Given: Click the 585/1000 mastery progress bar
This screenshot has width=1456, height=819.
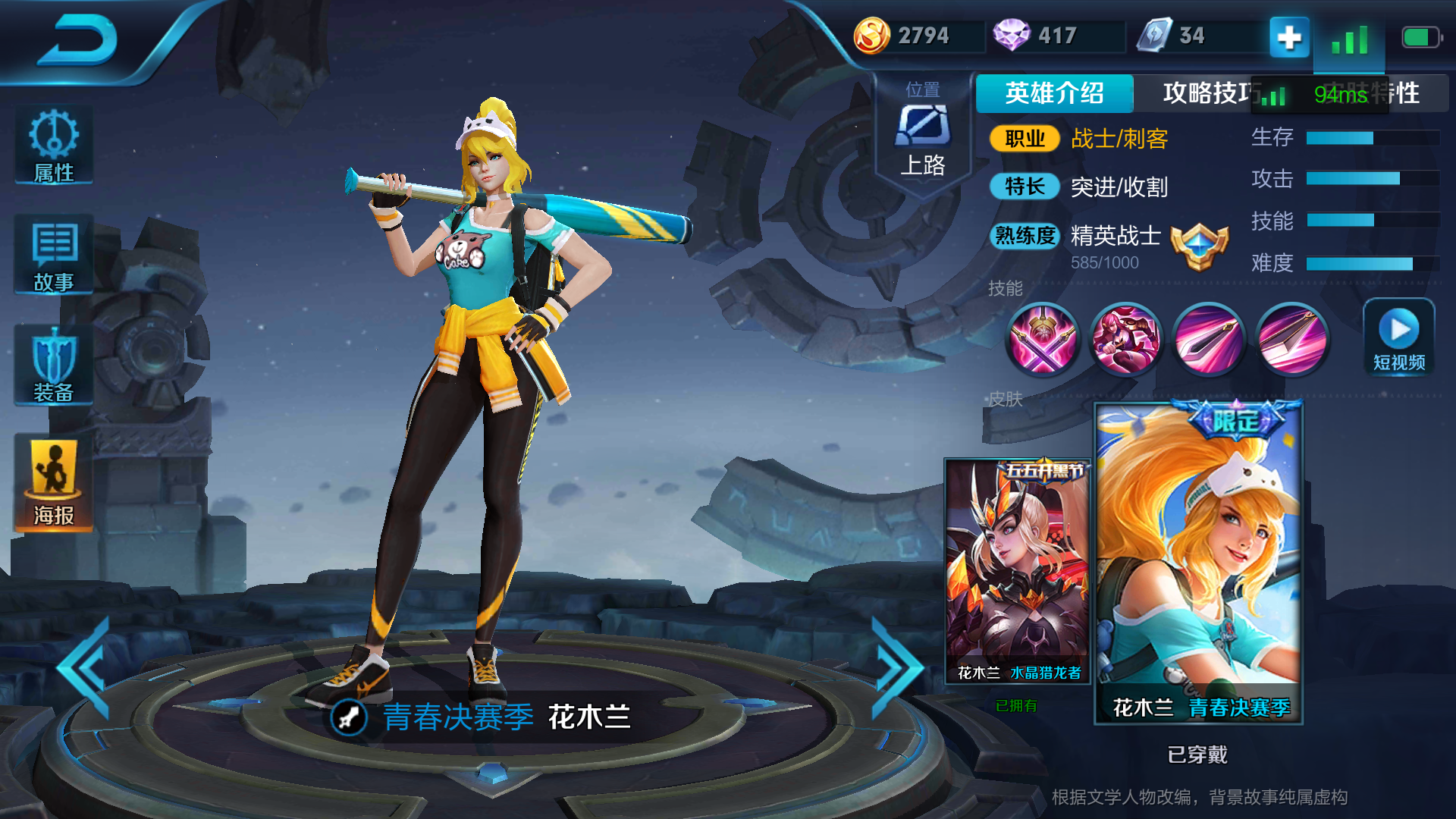Looking at the screenshot, I should (1103, 262).
